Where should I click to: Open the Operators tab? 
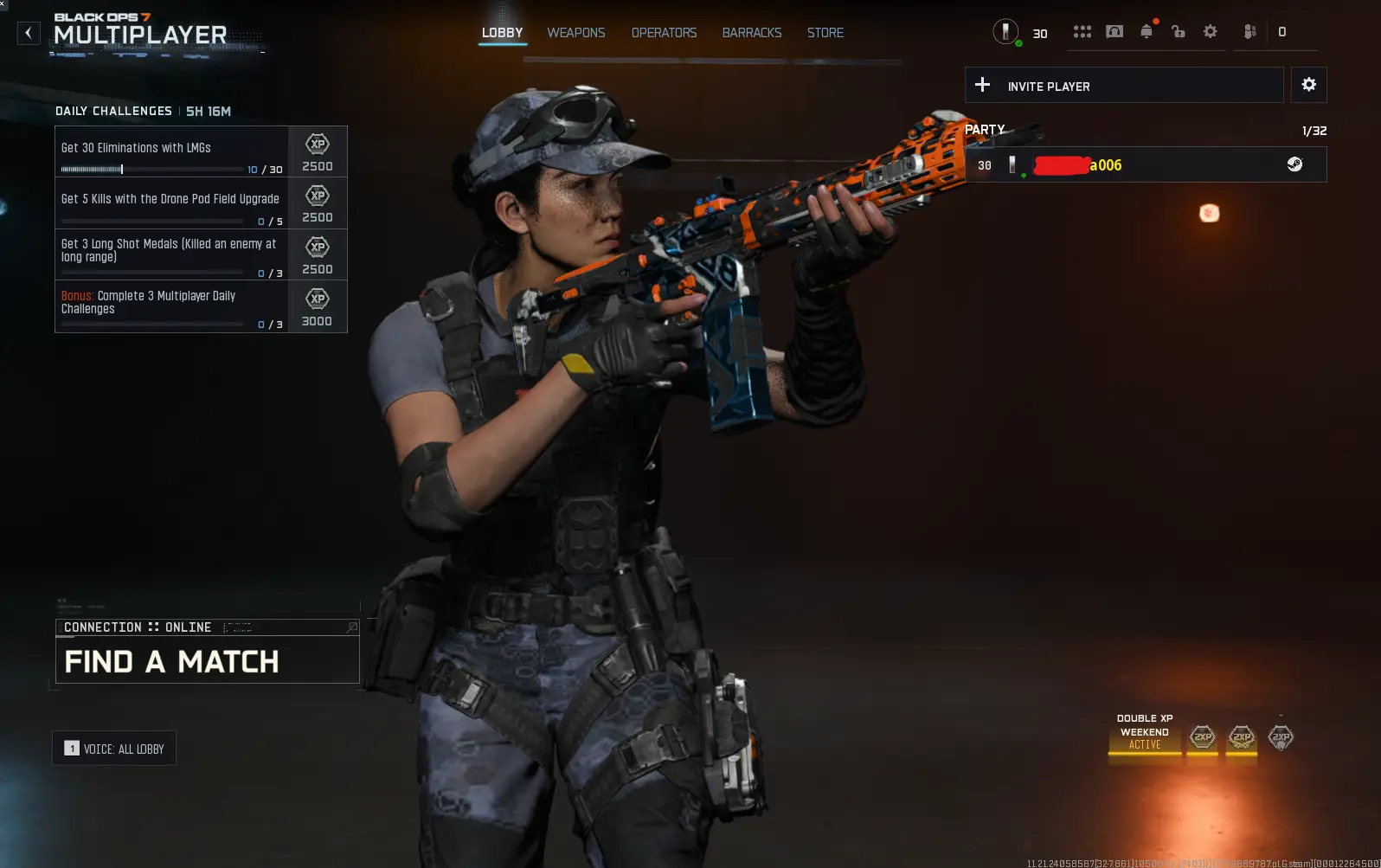click(x=664, y=33)
